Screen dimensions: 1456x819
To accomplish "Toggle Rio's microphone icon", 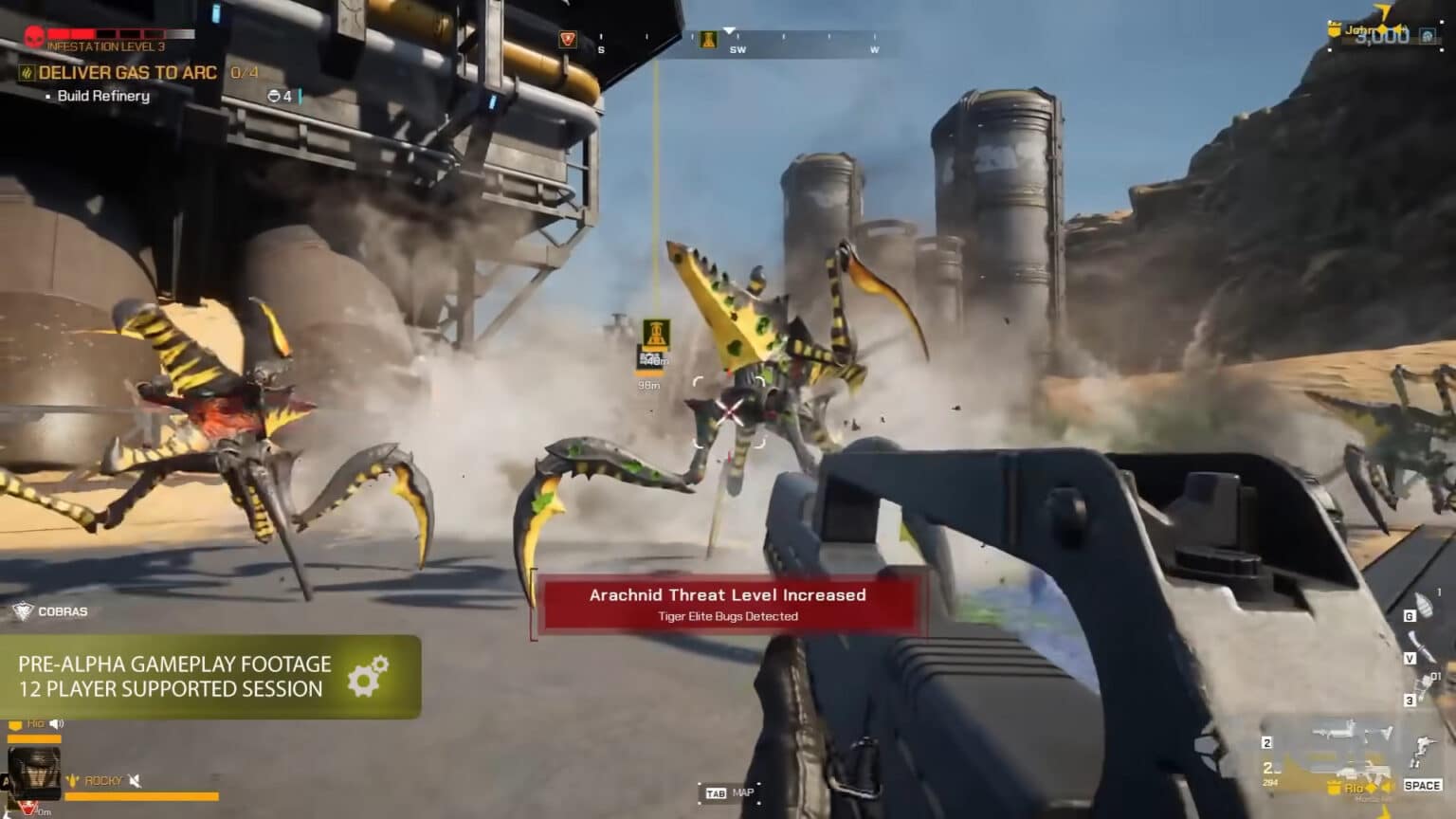I will [55, 724].
